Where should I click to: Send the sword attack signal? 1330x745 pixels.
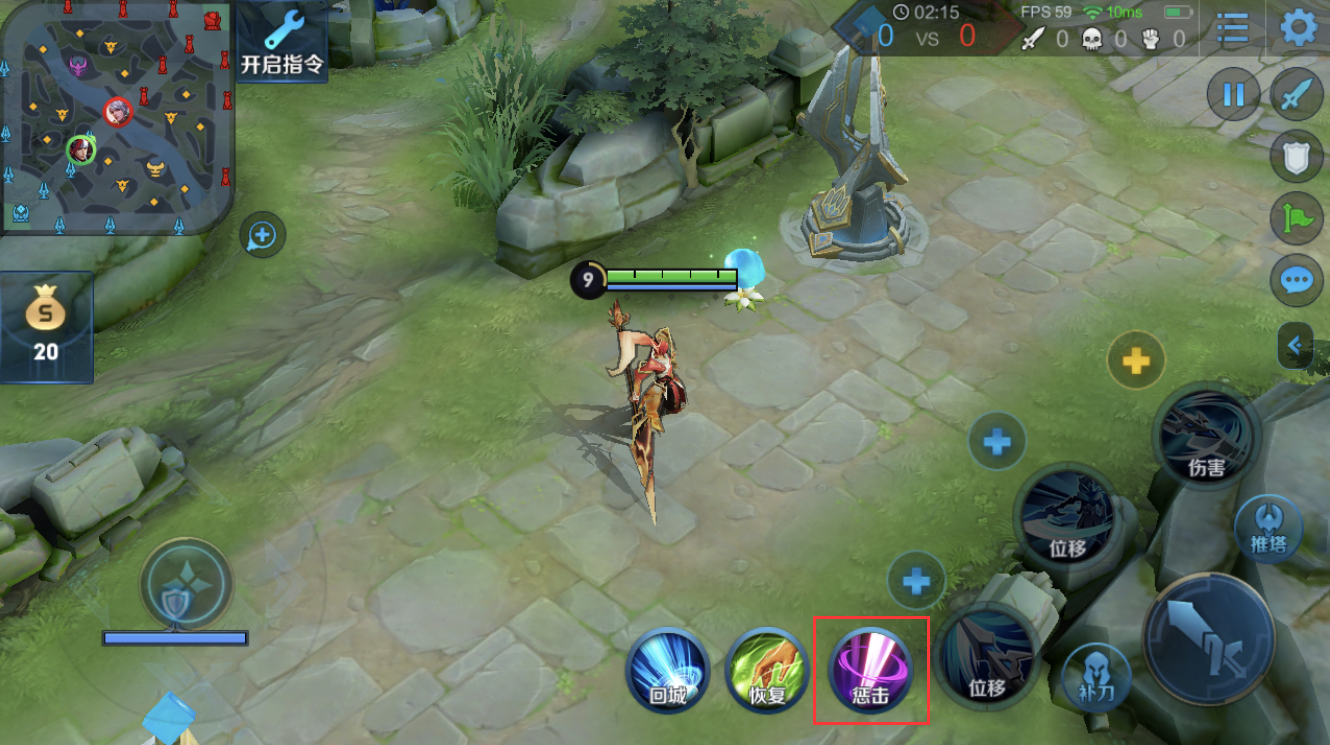click(1297, 95)
